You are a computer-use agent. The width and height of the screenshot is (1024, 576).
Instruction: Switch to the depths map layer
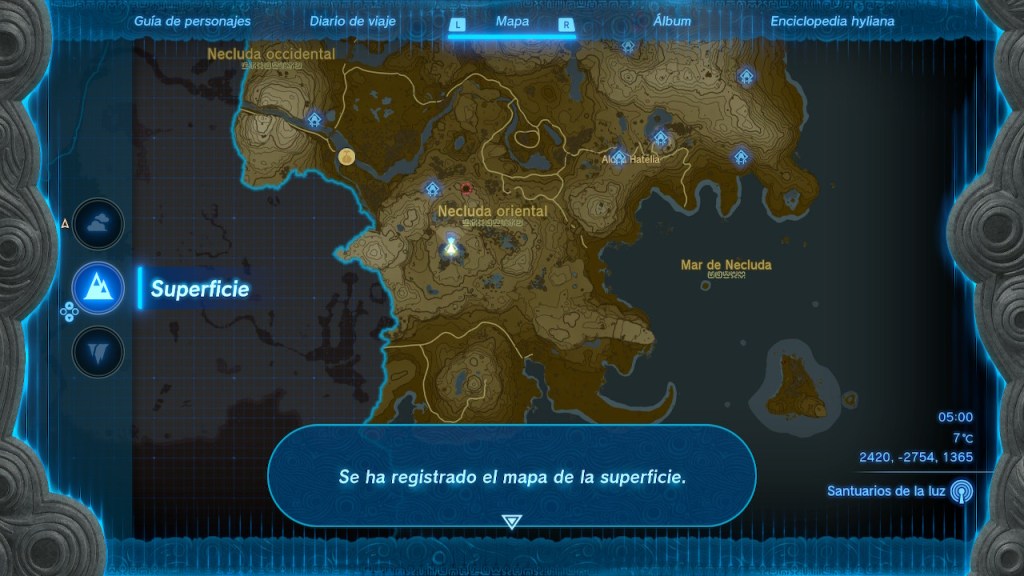pyautogui.click(x=99, y=352)
